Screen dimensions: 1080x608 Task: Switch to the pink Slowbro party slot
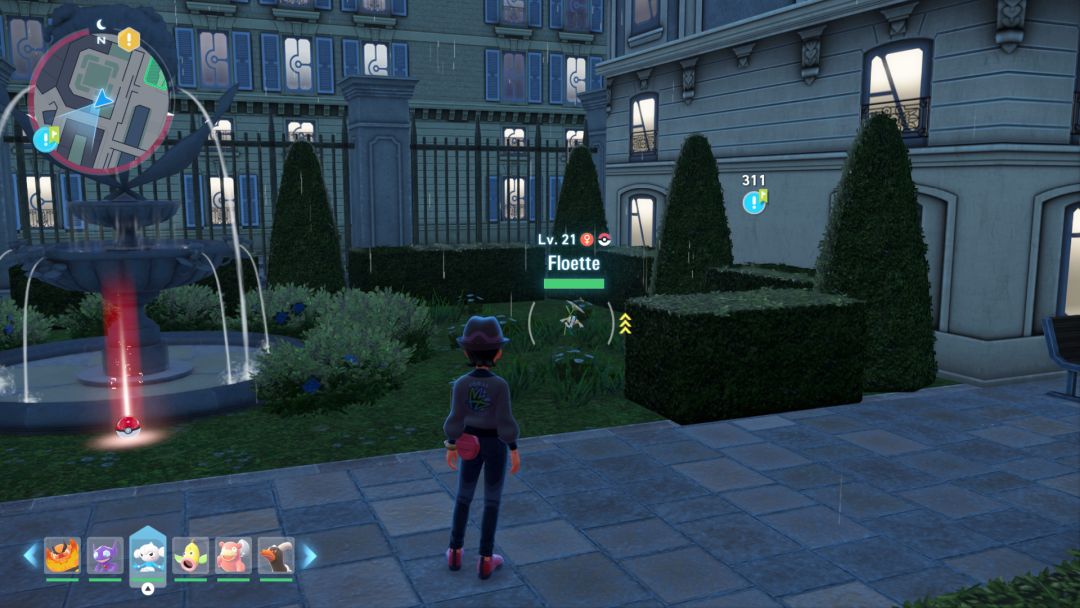[x=234, y=556]
